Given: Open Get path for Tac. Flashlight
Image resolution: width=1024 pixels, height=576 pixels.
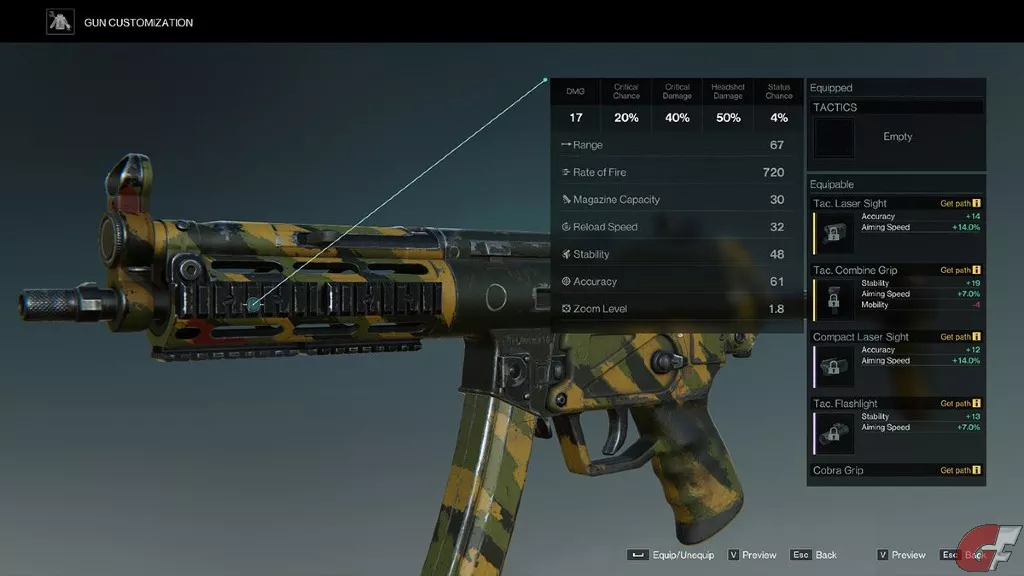Looking at the screenshot, I should click(x=960, y=404).
